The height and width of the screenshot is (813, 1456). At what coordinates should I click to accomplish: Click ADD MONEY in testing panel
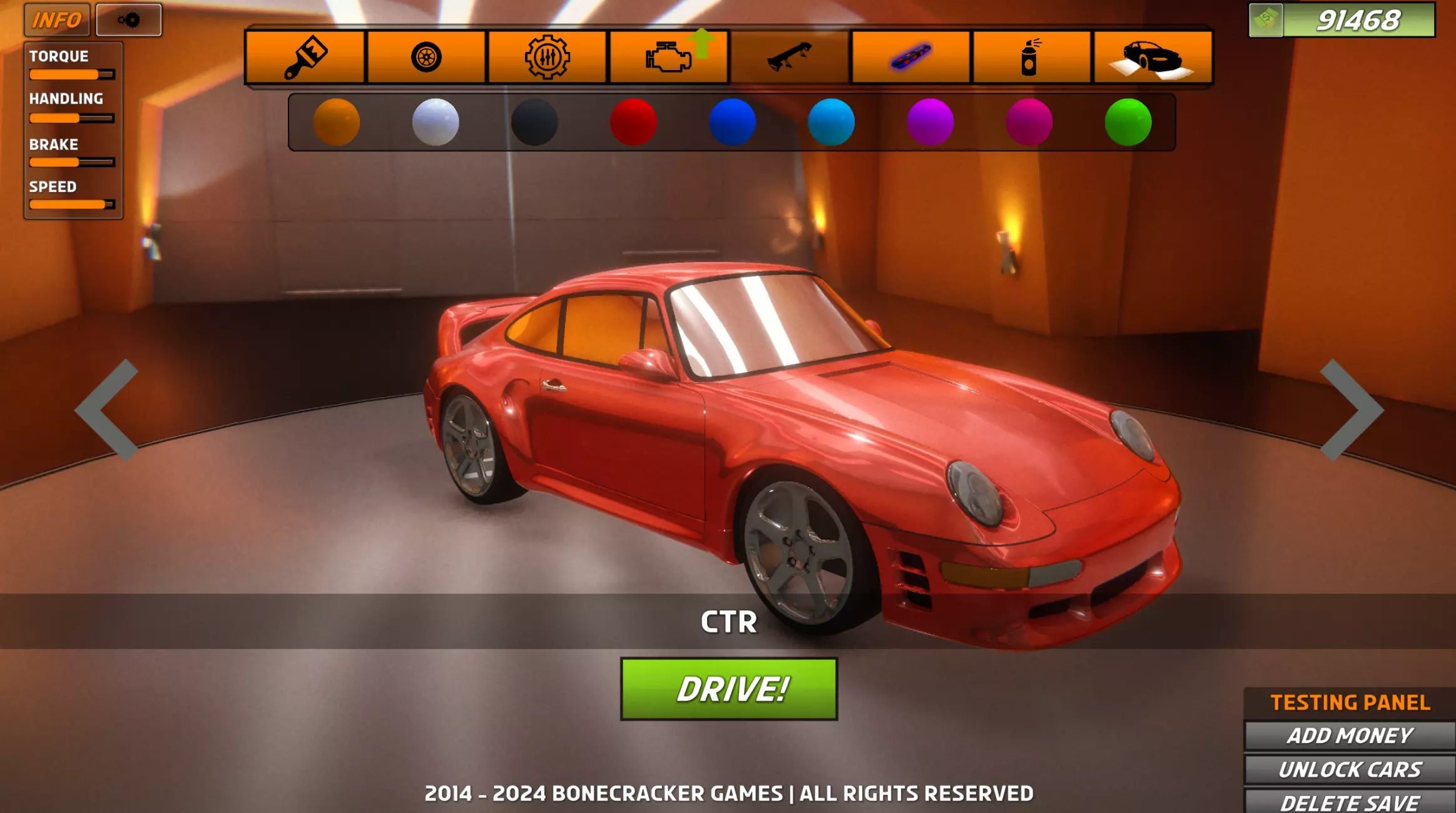[1350, 735]
